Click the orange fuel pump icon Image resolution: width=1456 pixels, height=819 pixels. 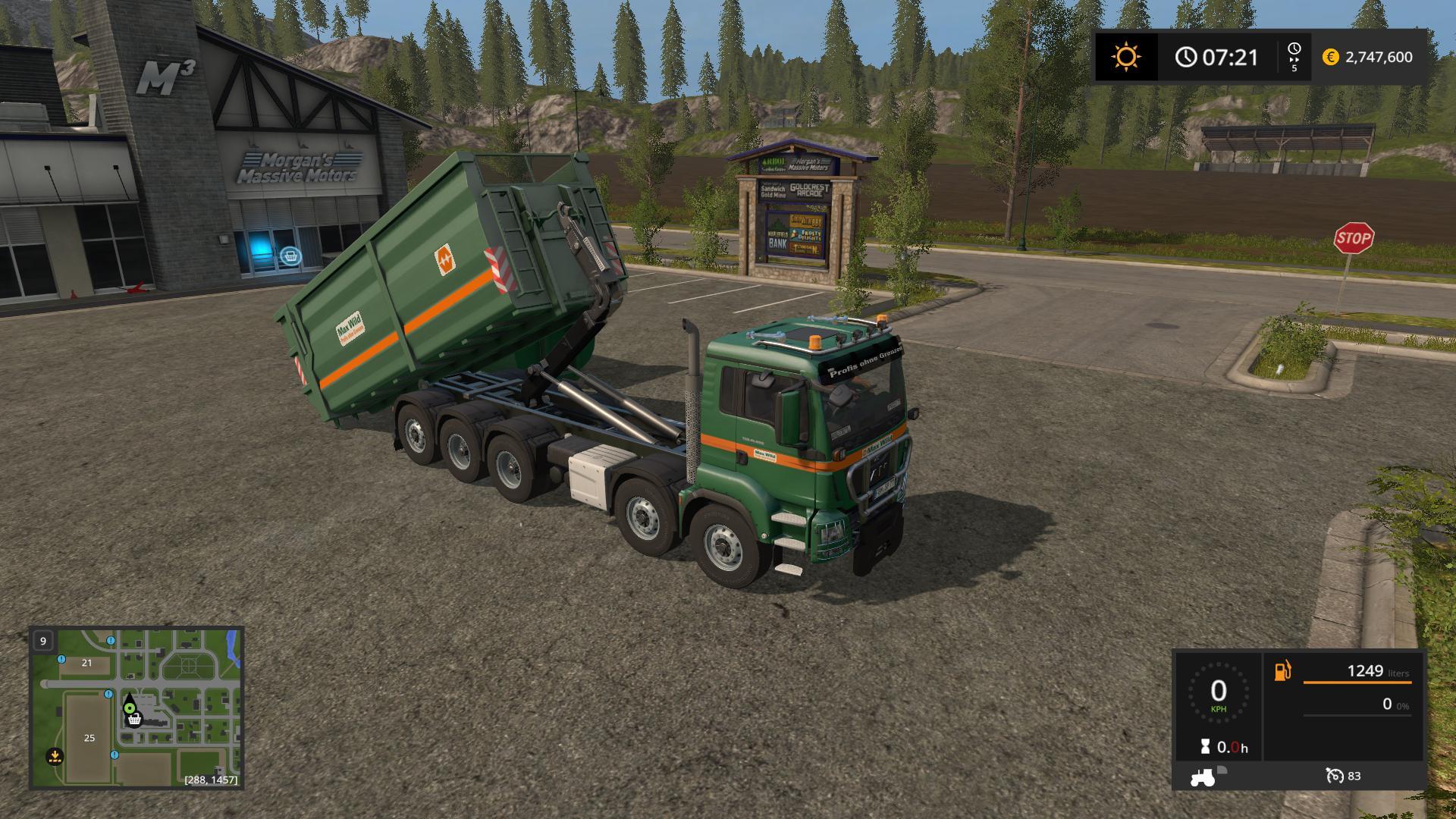[1282, 671]
